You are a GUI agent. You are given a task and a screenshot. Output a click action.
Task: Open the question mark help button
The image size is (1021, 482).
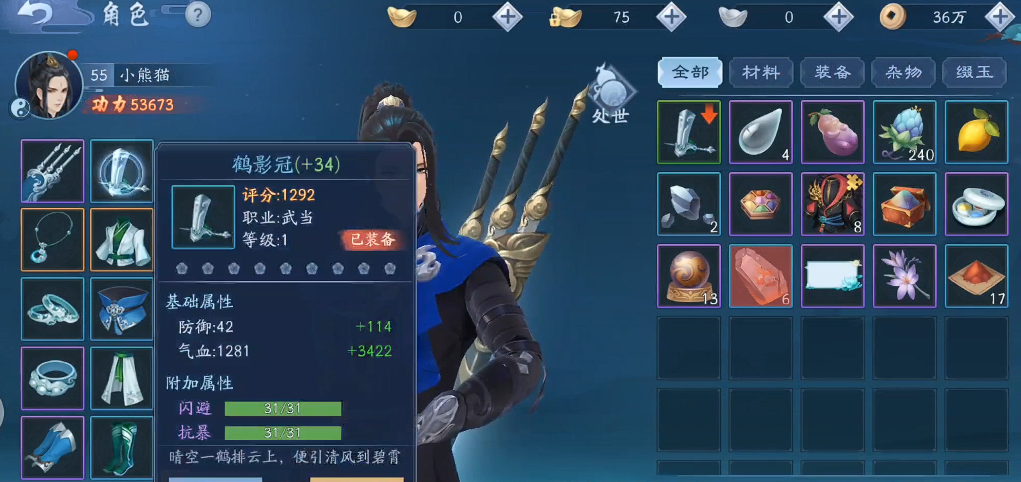198,14
